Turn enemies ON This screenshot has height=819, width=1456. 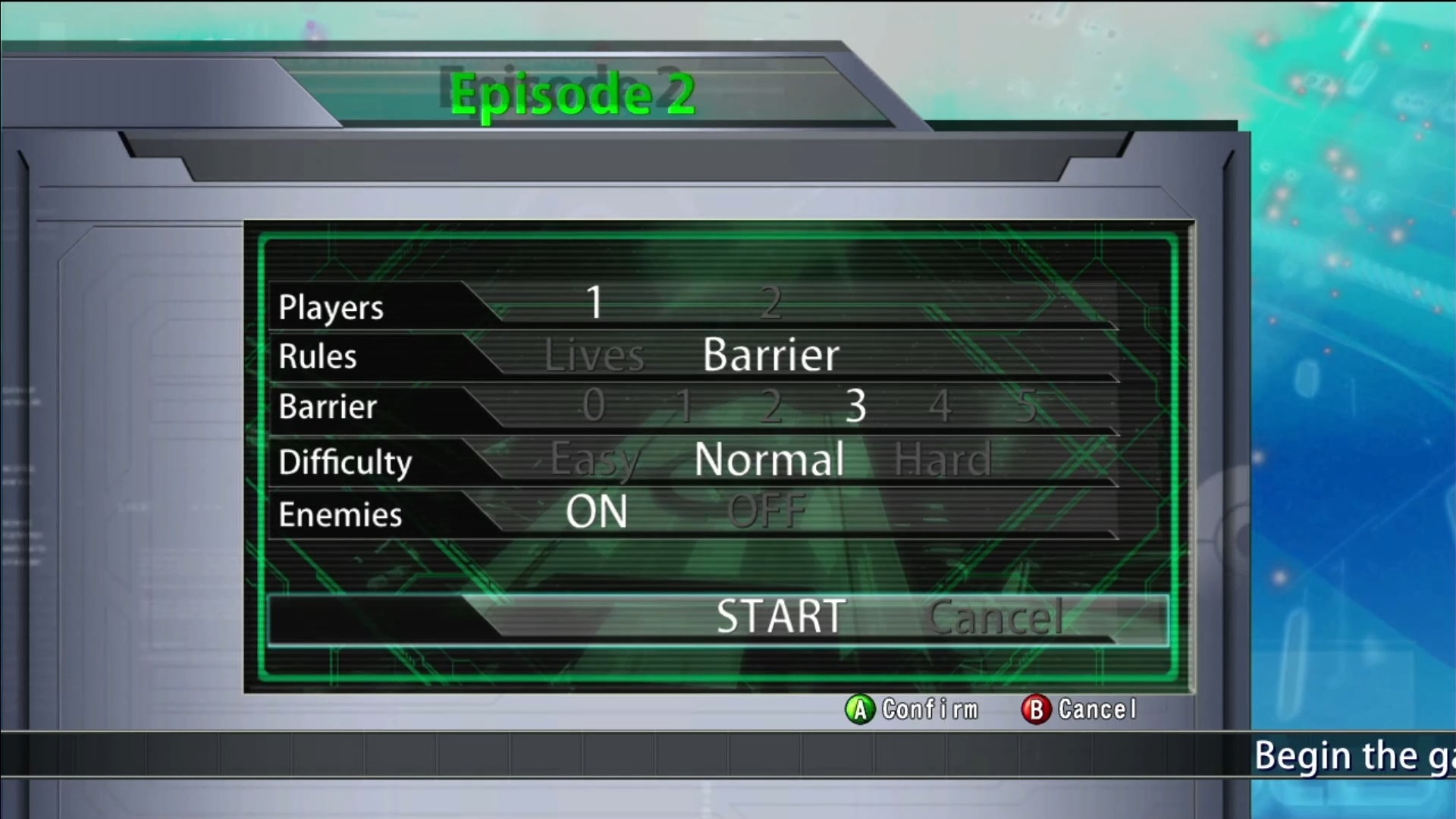tap(597, 512)
